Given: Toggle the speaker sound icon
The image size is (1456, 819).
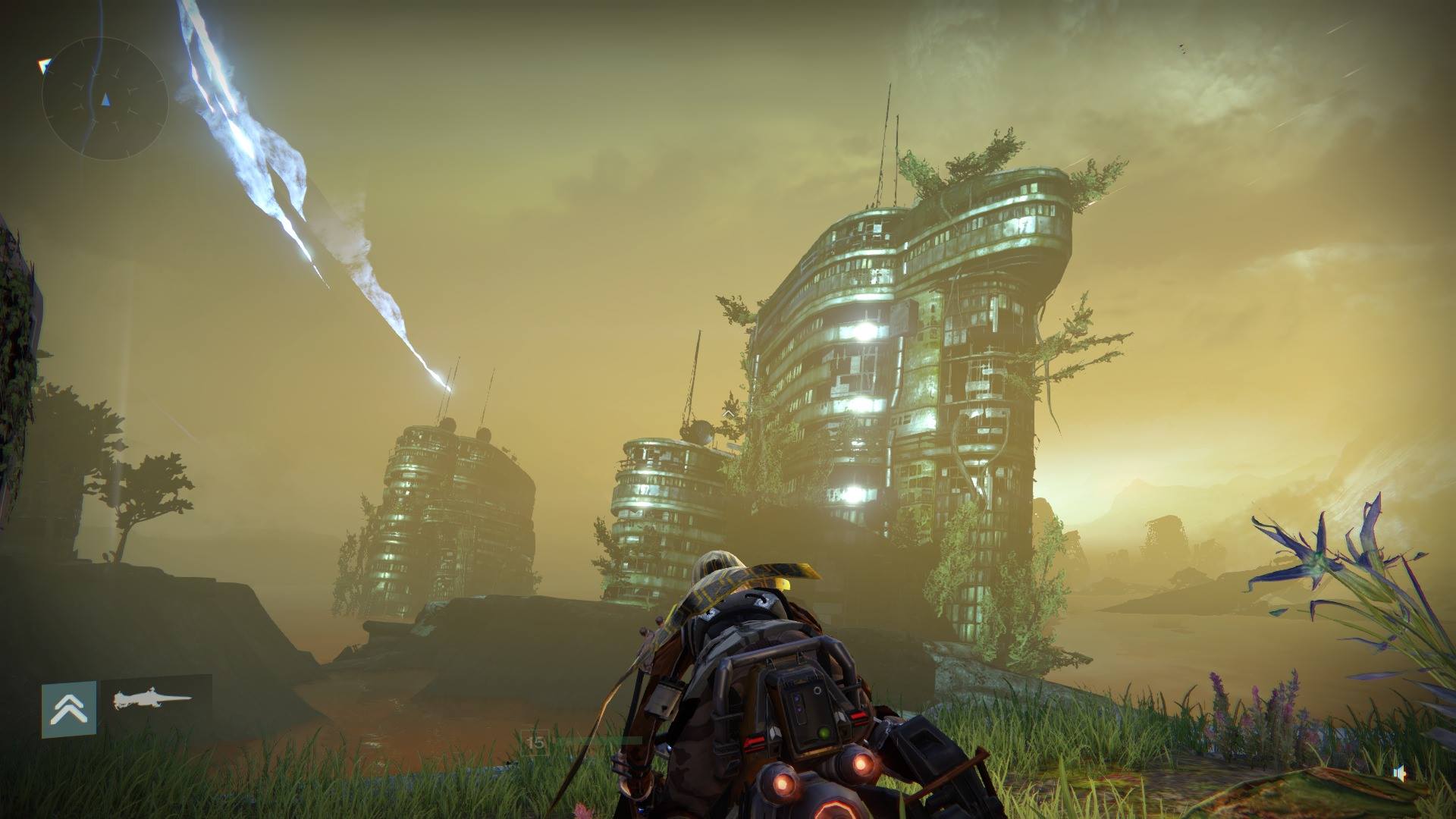Looking at the screenshot, I should click(1400, 773).
